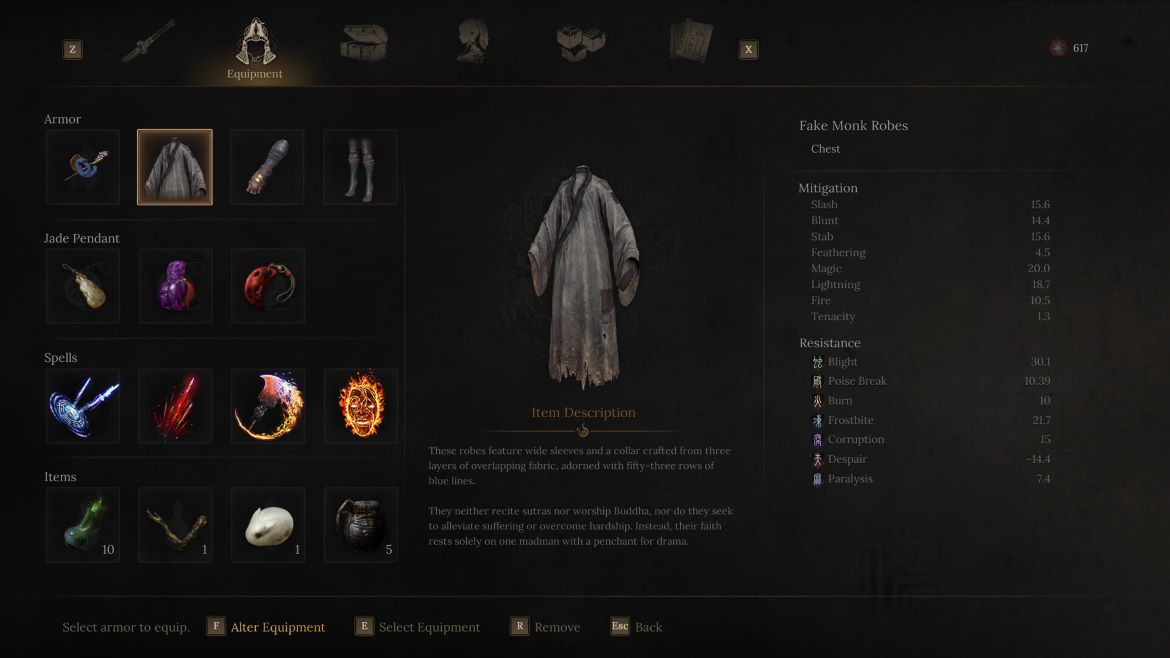Pick the burning mask spell slot
Image resolution: width=1170 pixels, height=658 pixels.
(x=361, y=406)
